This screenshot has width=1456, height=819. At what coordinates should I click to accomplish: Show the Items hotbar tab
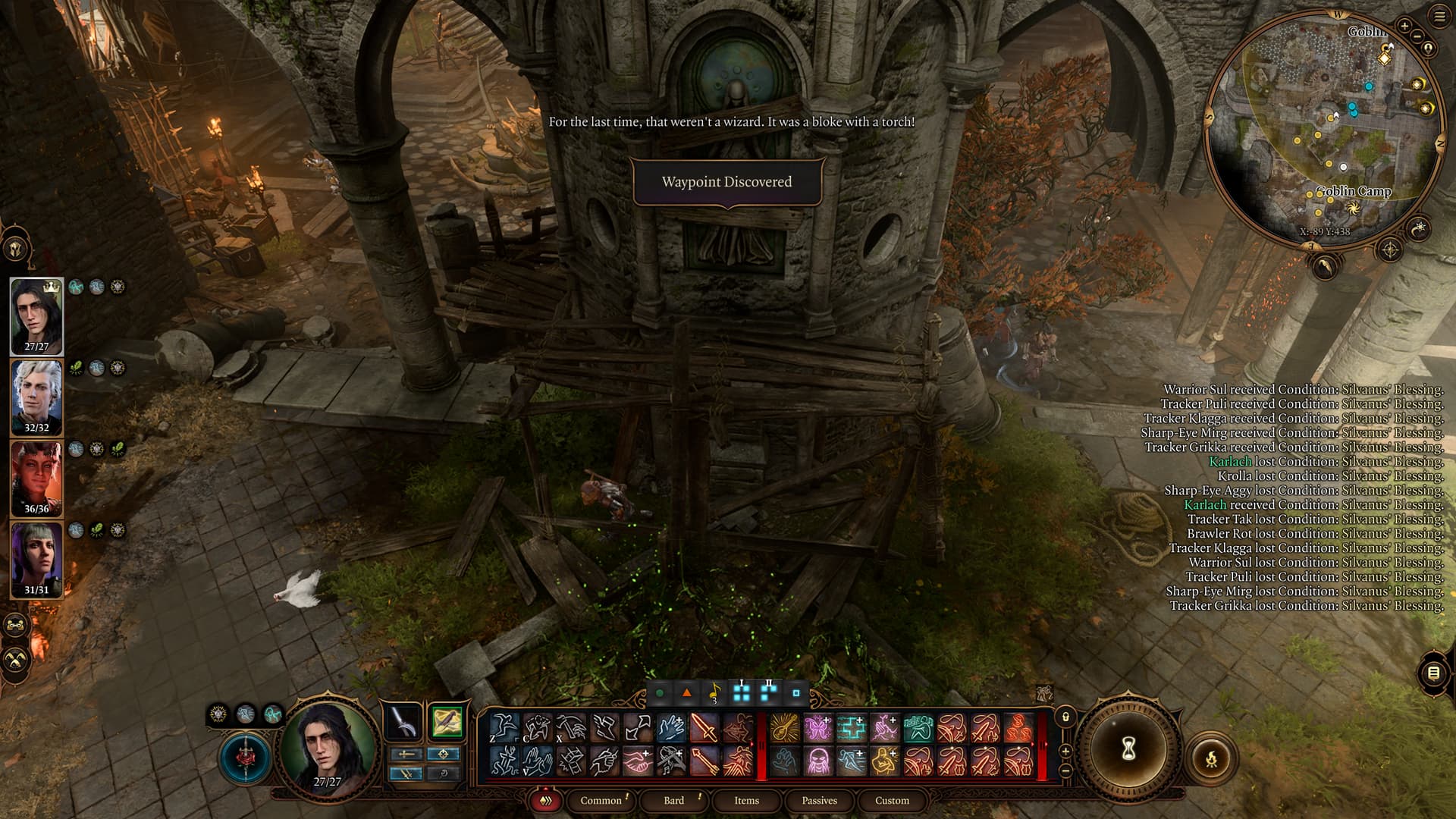746,800
